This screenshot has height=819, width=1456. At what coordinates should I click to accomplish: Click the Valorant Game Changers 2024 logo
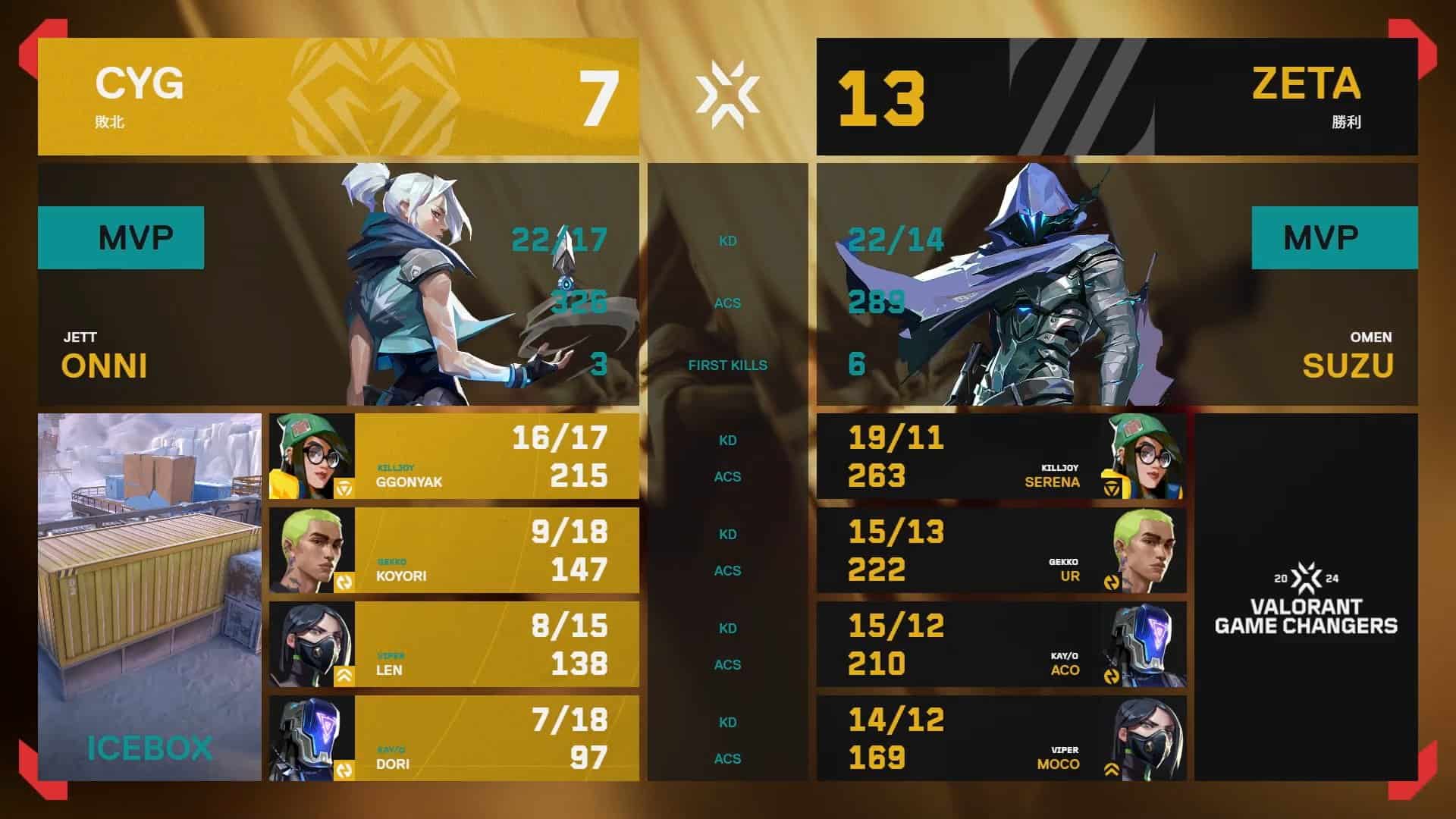pos(1306,599)
